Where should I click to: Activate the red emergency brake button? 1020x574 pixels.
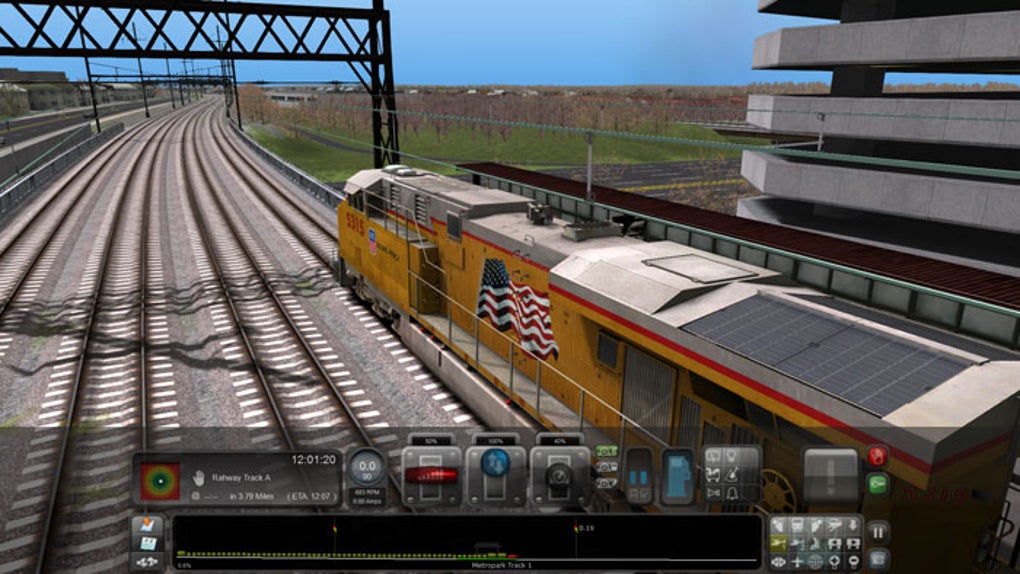(x=877, y=457)
